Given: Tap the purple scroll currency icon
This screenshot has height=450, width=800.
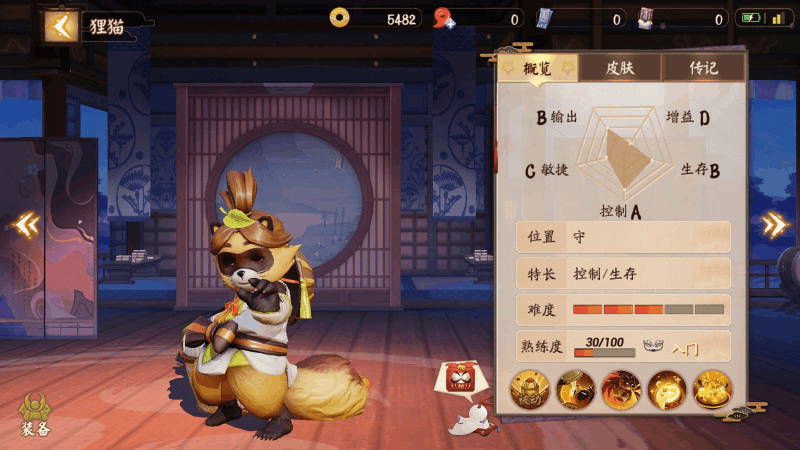Looking at the screenshot, I should pos(646,17).
